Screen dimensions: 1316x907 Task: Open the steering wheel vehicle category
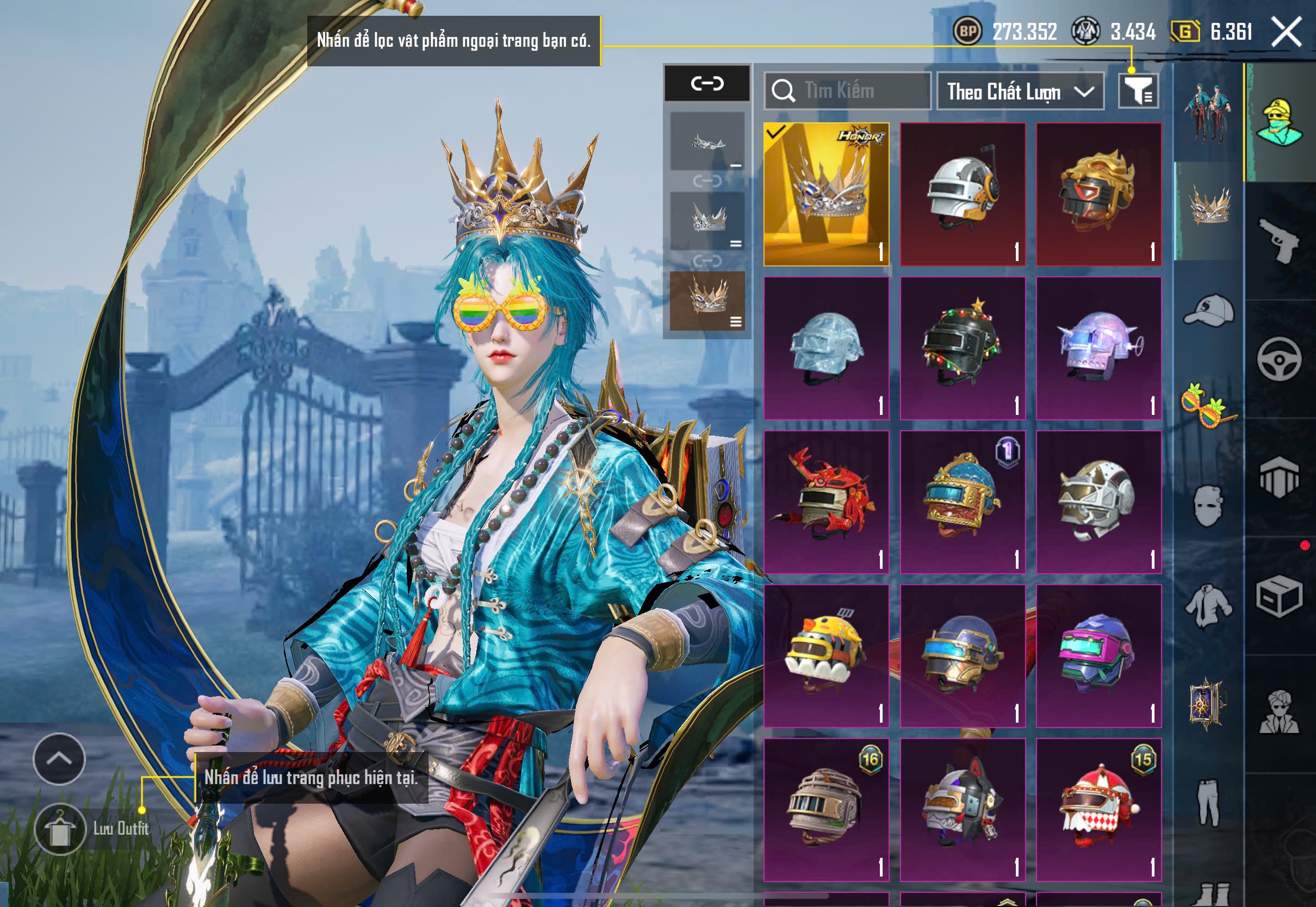coord(1279,359)
